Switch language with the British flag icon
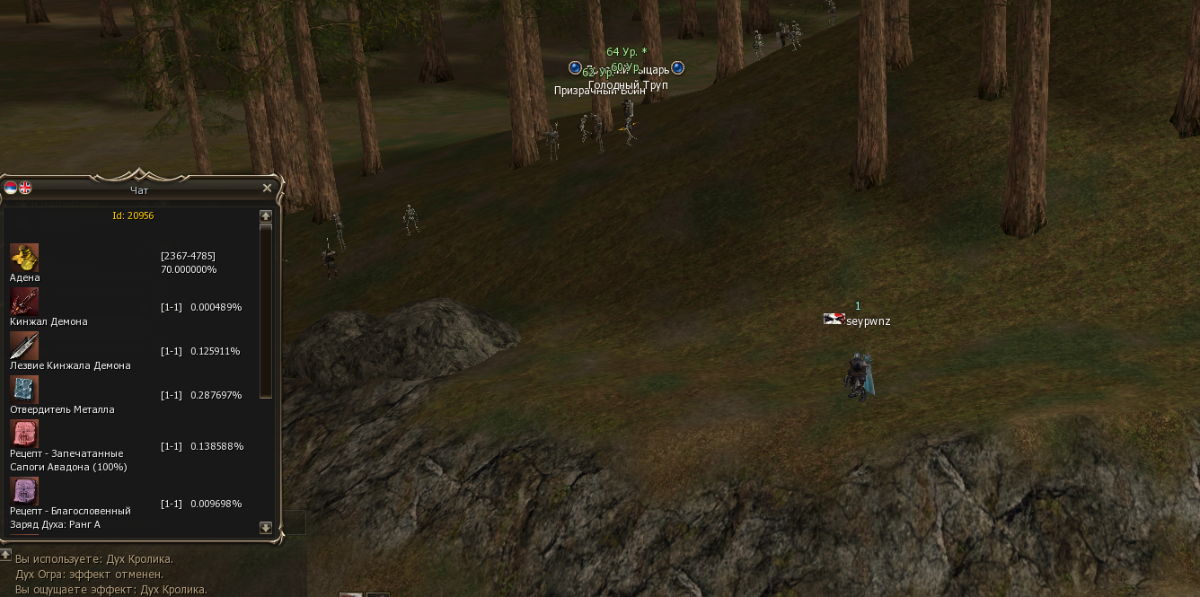This screenshot has width=1200, height=597. point(25,188)
